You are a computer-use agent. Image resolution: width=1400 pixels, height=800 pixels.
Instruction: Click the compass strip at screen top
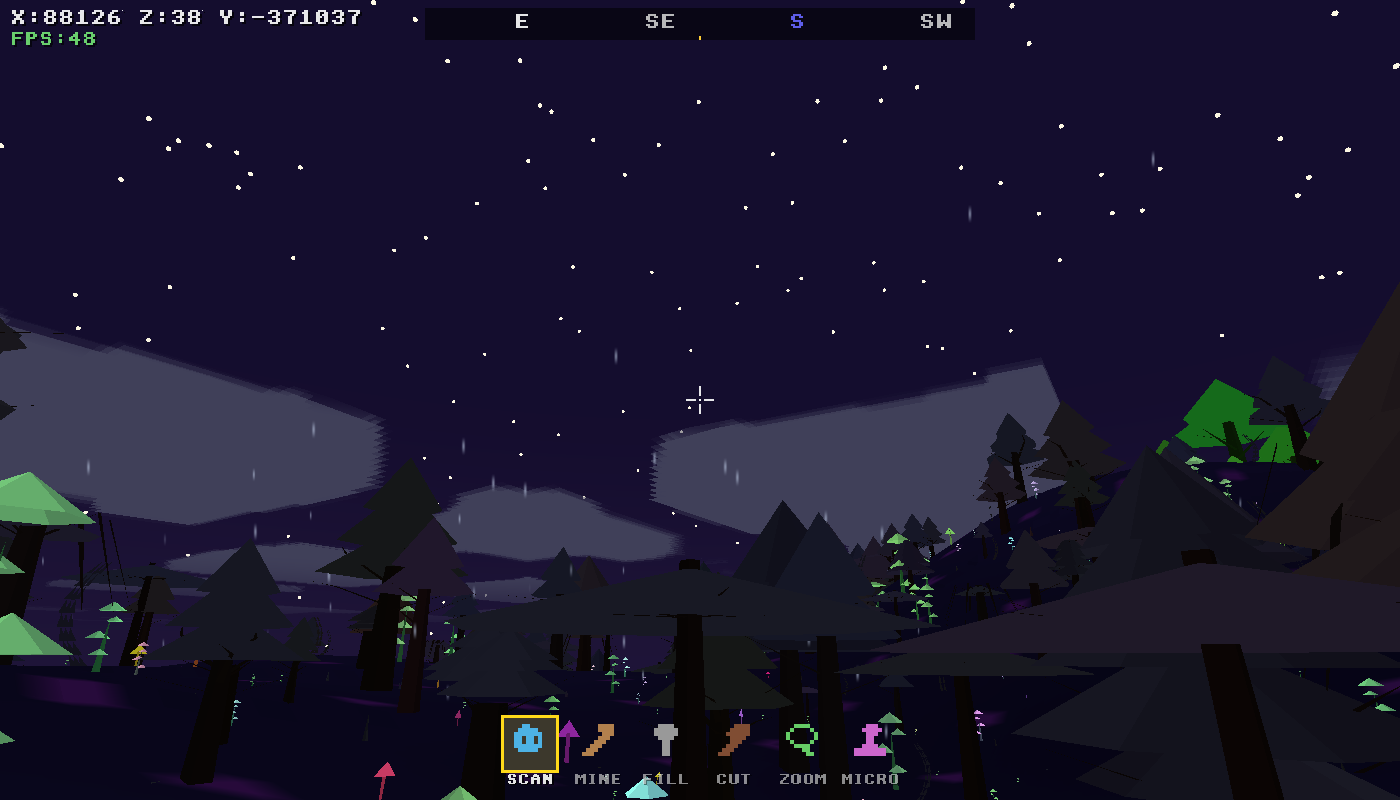pyautogui.click(x=700, y=22)
